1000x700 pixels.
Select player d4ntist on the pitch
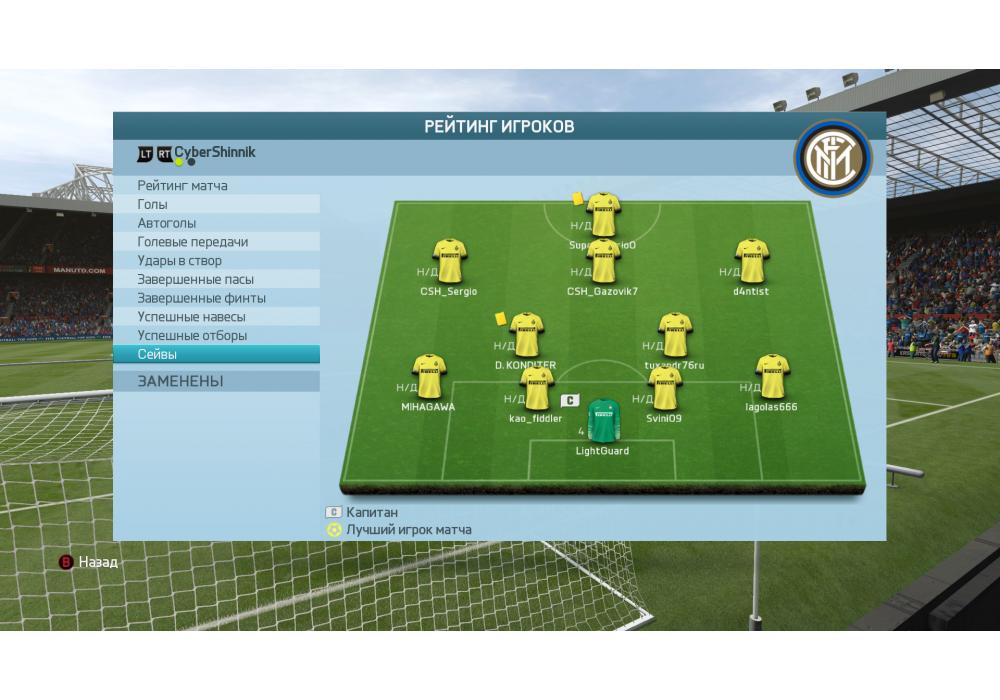pyautogui.click(x=751, y=262)
